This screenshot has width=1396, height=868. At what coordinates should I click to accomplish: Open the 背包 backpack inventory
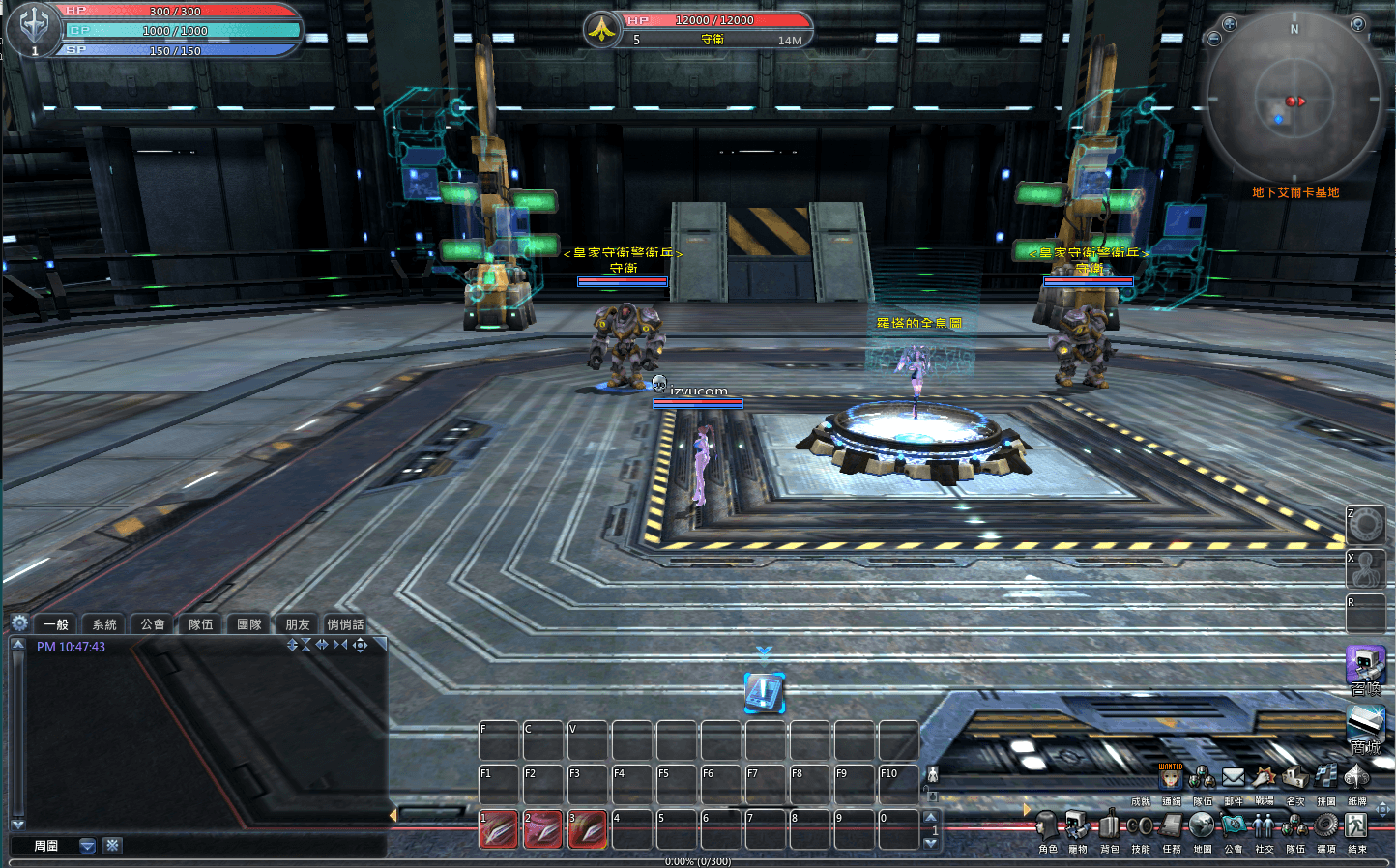1109,826
